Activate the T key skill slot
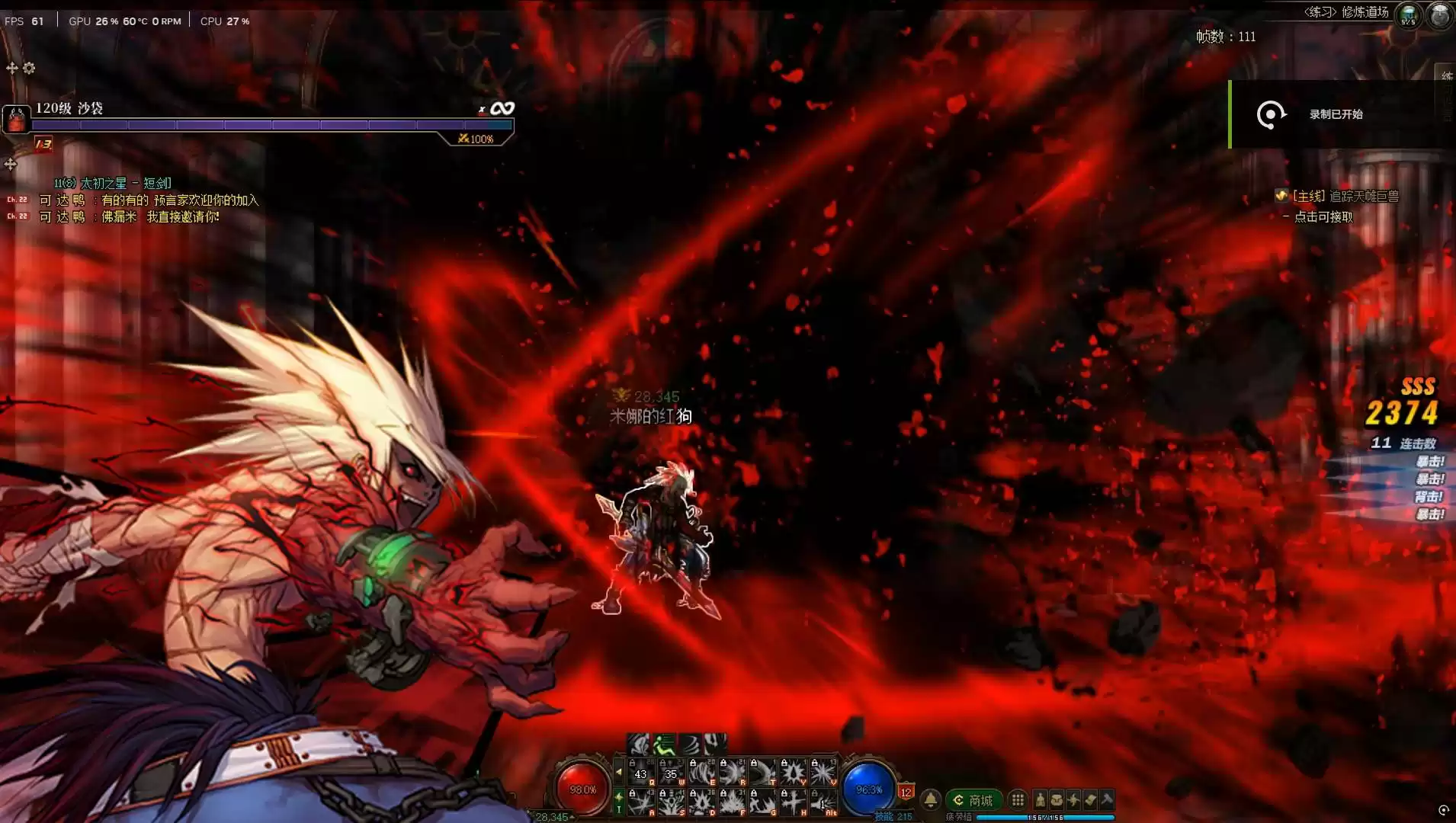Image resolution: width=1456 pixels, height=823 pixels. pyautogui.click(x=763, y=773)
